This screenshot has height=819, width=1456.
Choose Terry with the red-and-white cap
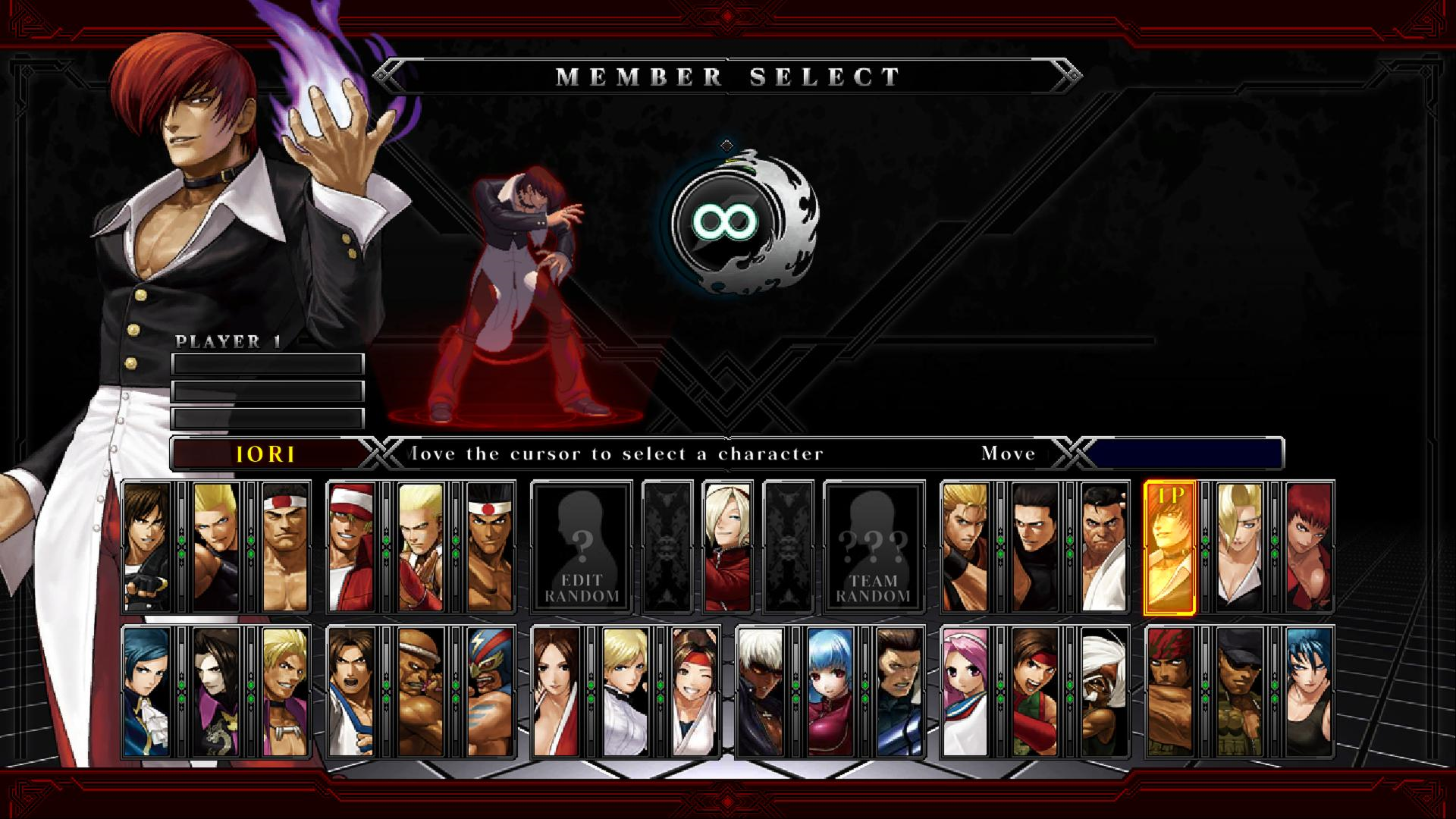[x=352, y=547]
